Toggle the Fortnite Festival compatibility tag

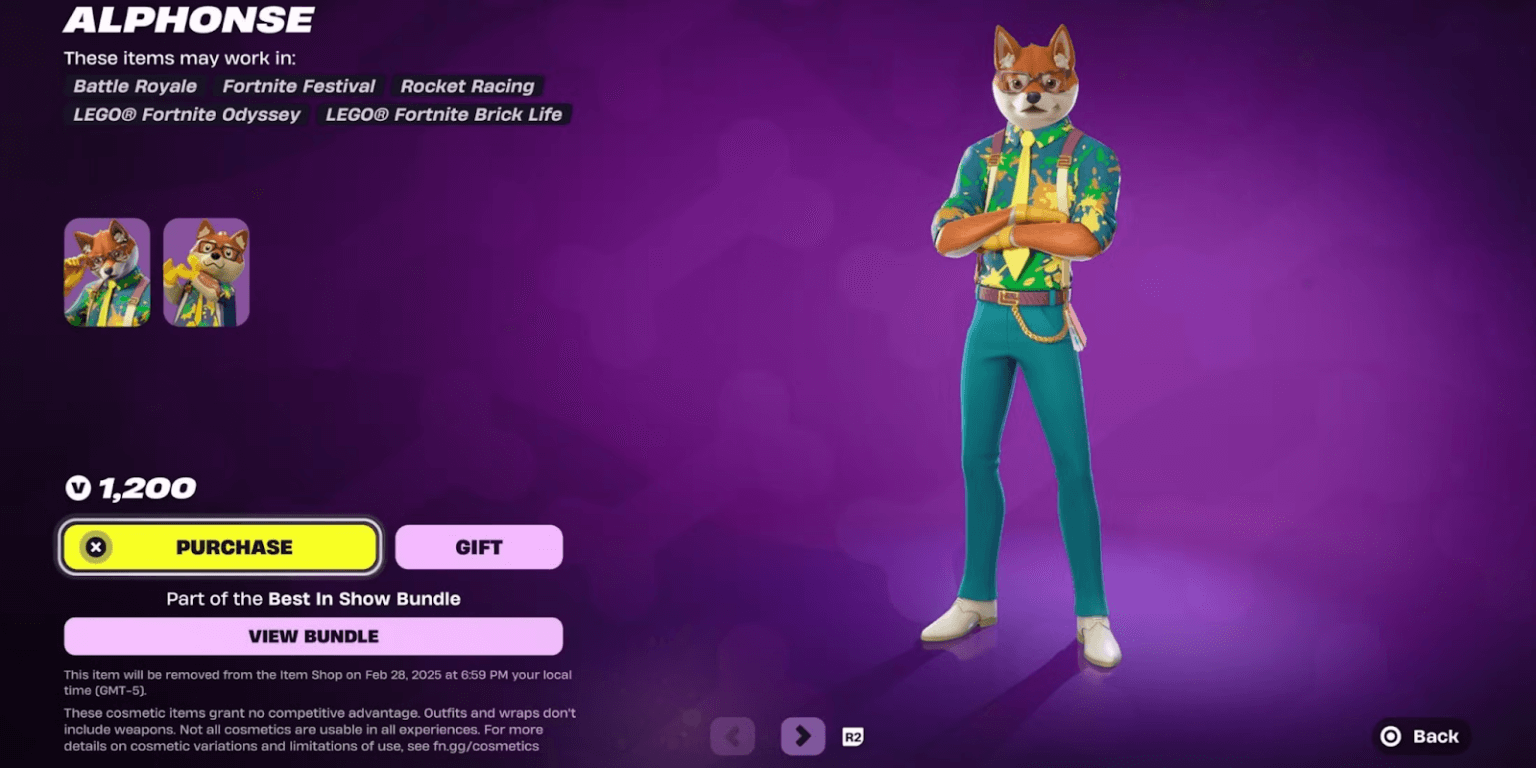[298, 86]
